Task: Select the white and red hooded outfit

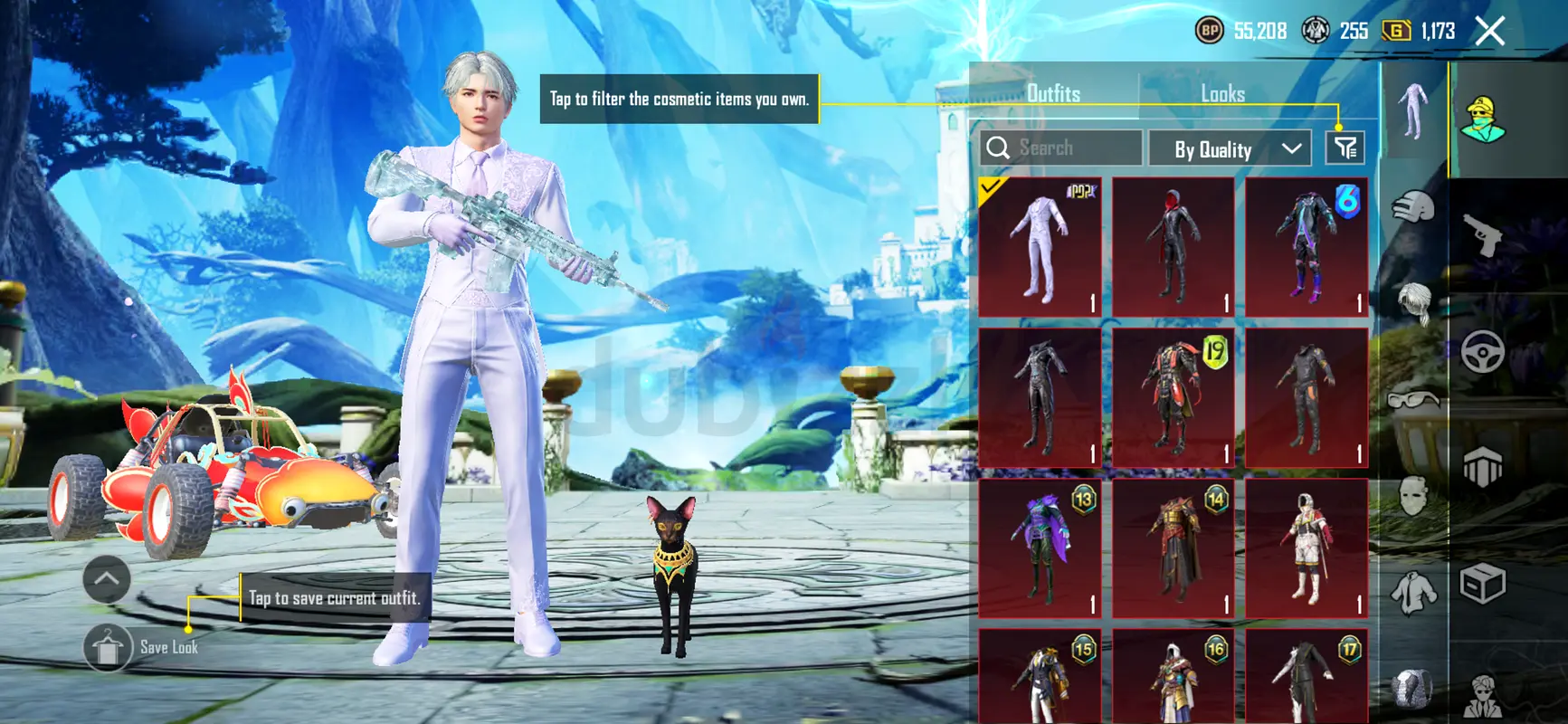Action: coord(1306,548)
